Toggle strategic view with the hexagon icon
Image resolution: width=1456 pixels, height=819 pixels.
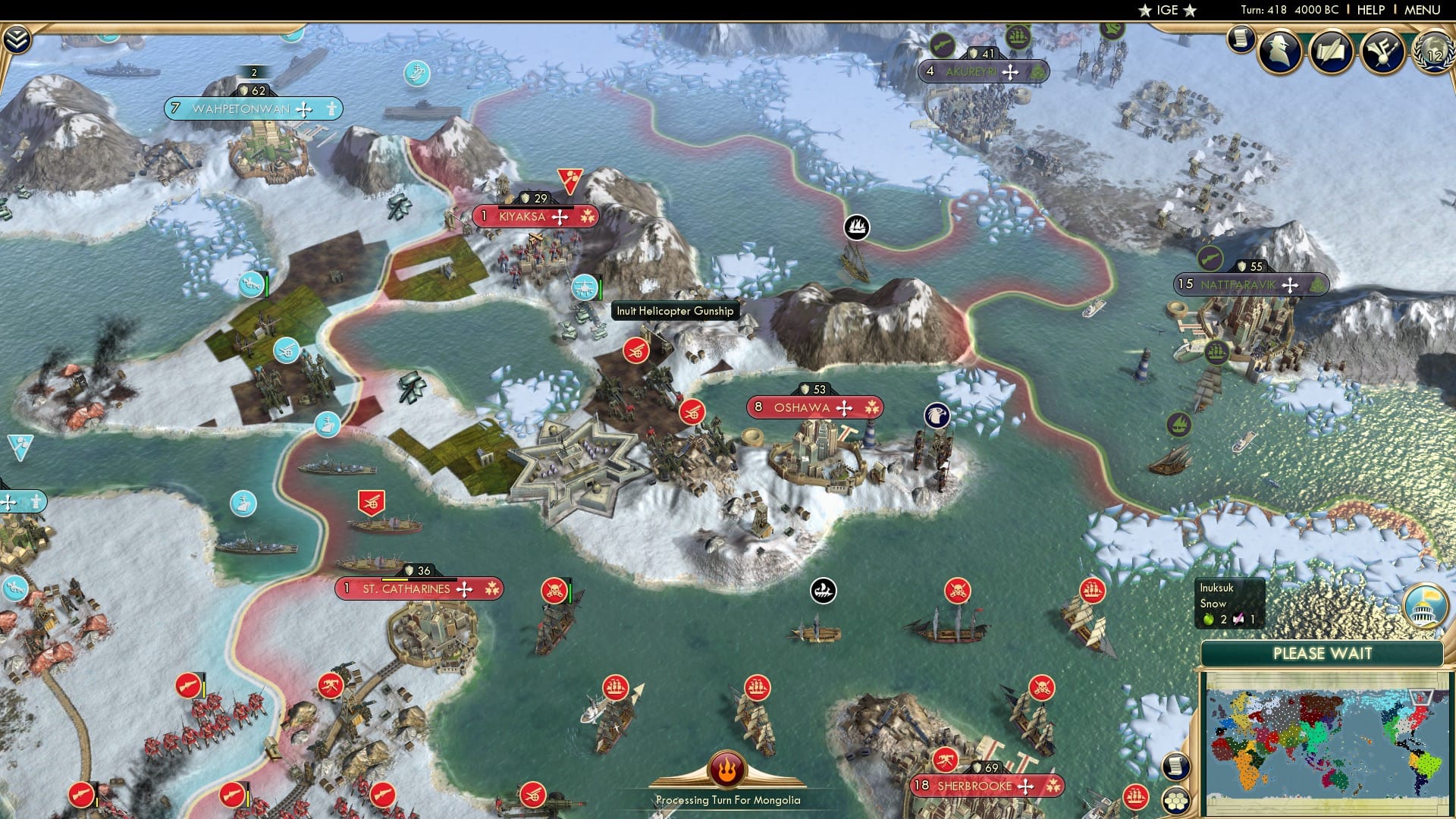click(x=1177, y=802)
